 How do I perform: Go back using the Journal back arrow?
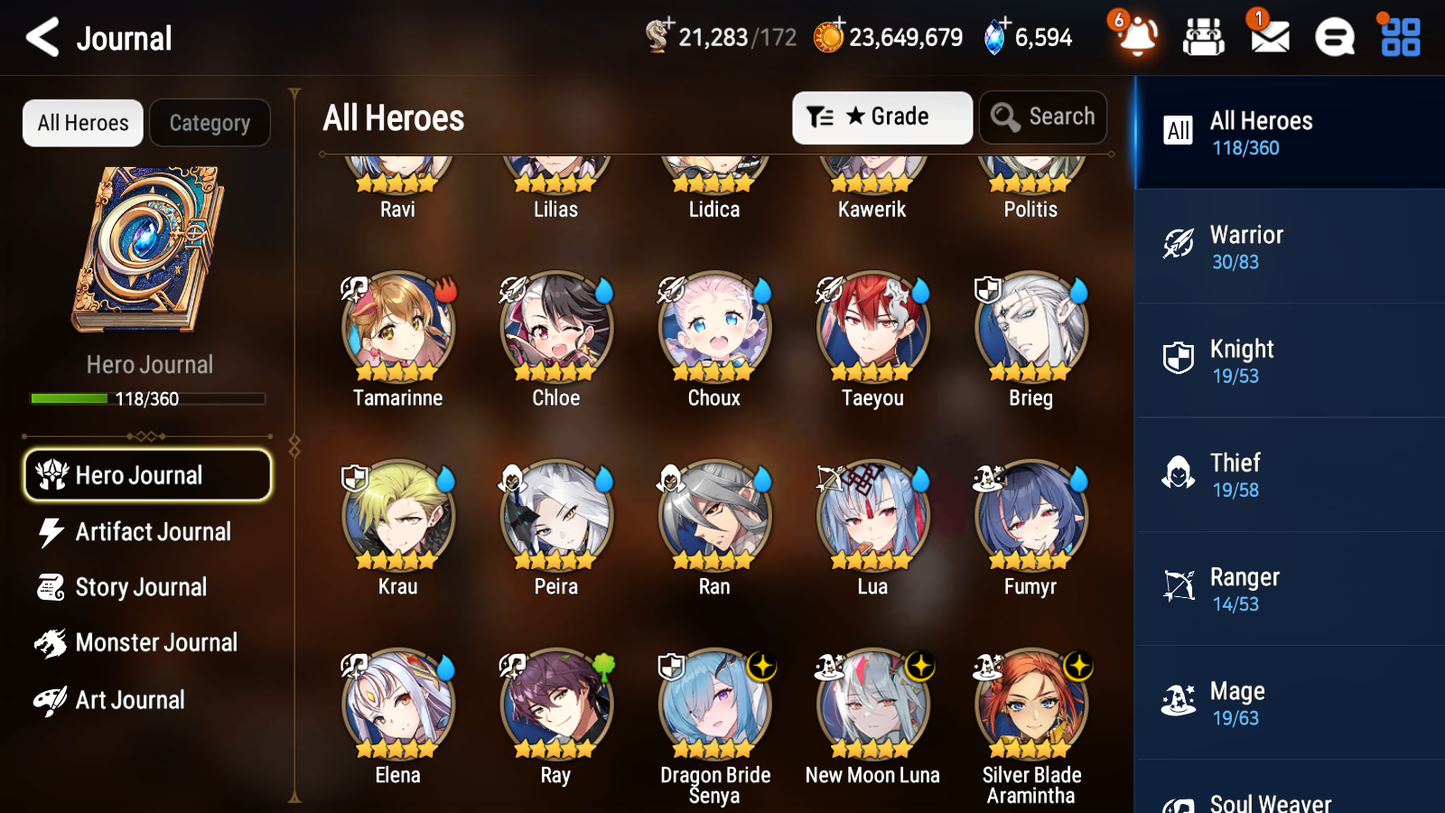41,37
